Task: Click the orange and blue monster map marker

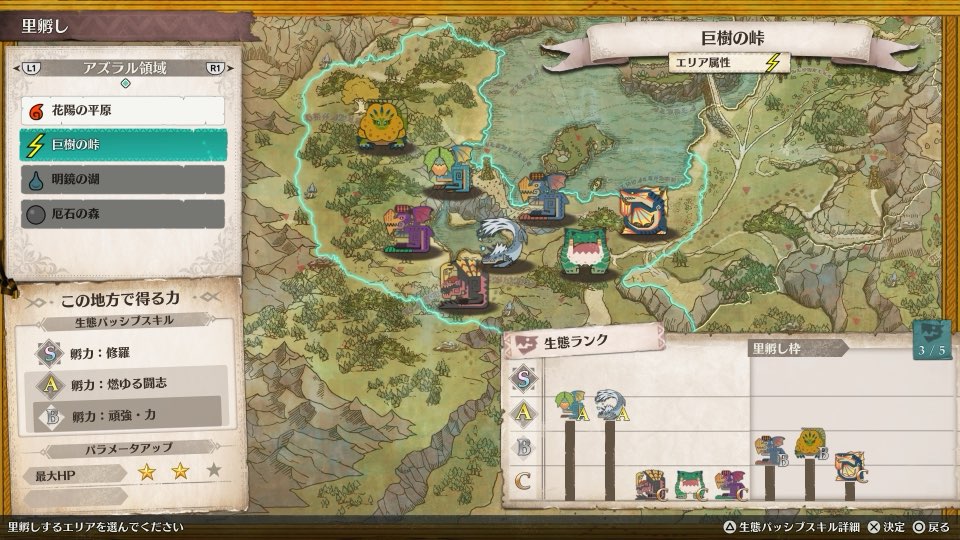Action: click(641, 211)
